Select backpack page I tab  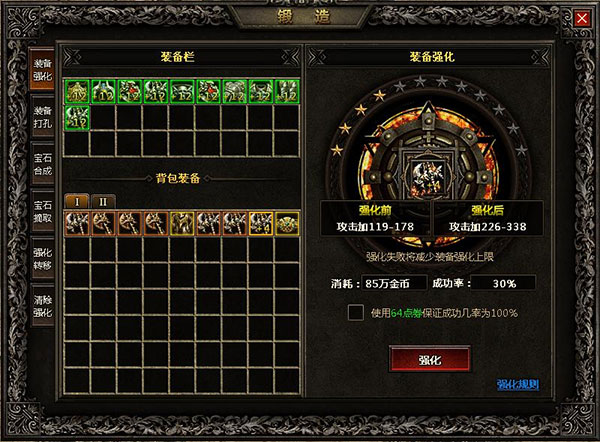pos(77,201)
